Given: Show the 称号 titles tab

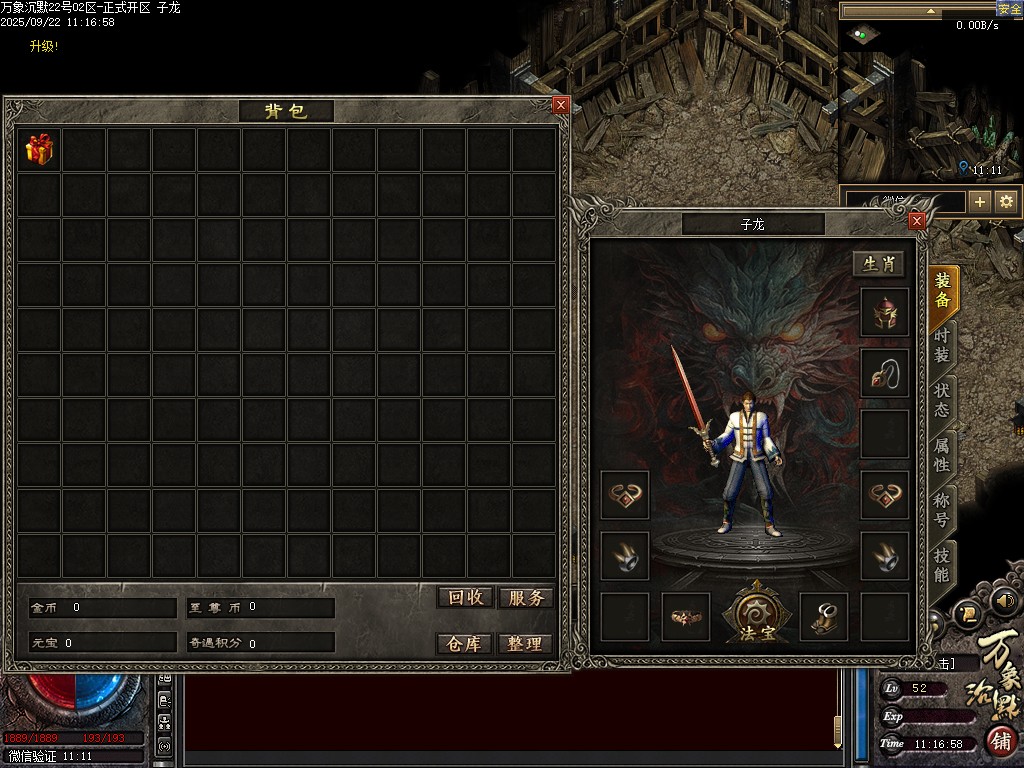Looking at the screenshot, I should (x=942, y=509).
